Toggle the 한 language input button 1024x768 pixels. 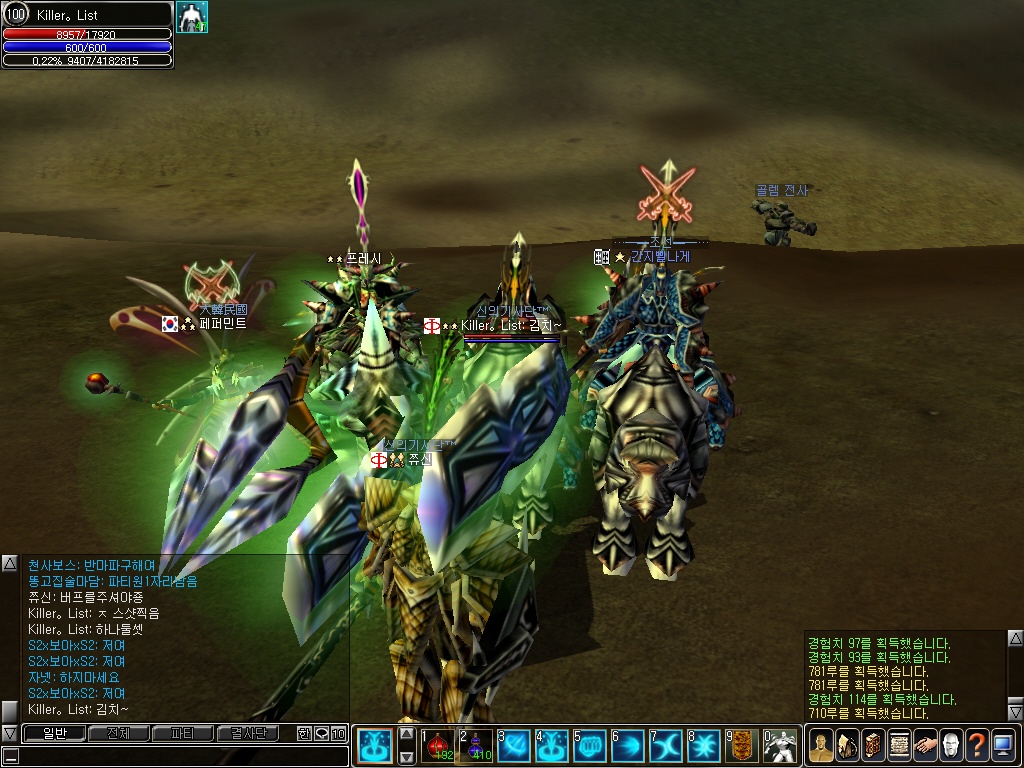304,734
